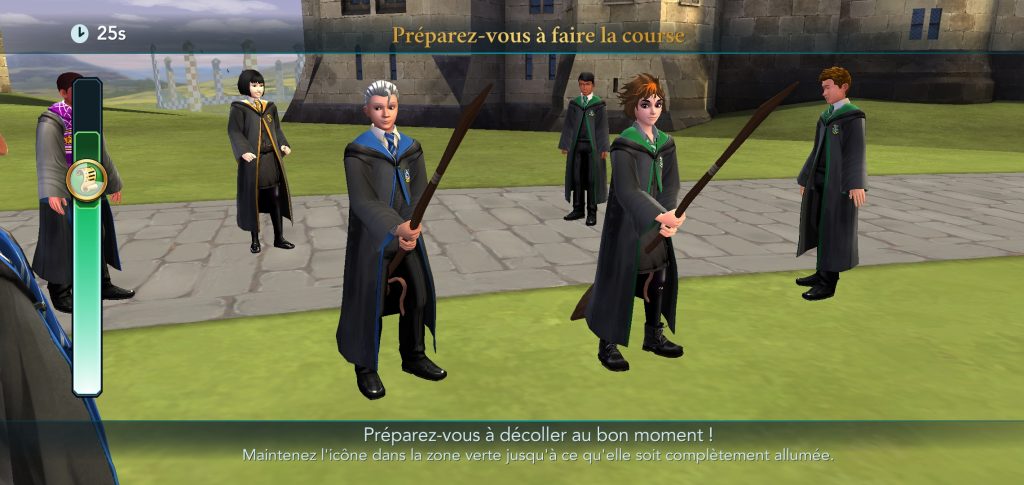The width and height of the screenshot is (1024, 485).
Task: Tap the round gold icon on the gauge
Action: click(x=87, y=180)
